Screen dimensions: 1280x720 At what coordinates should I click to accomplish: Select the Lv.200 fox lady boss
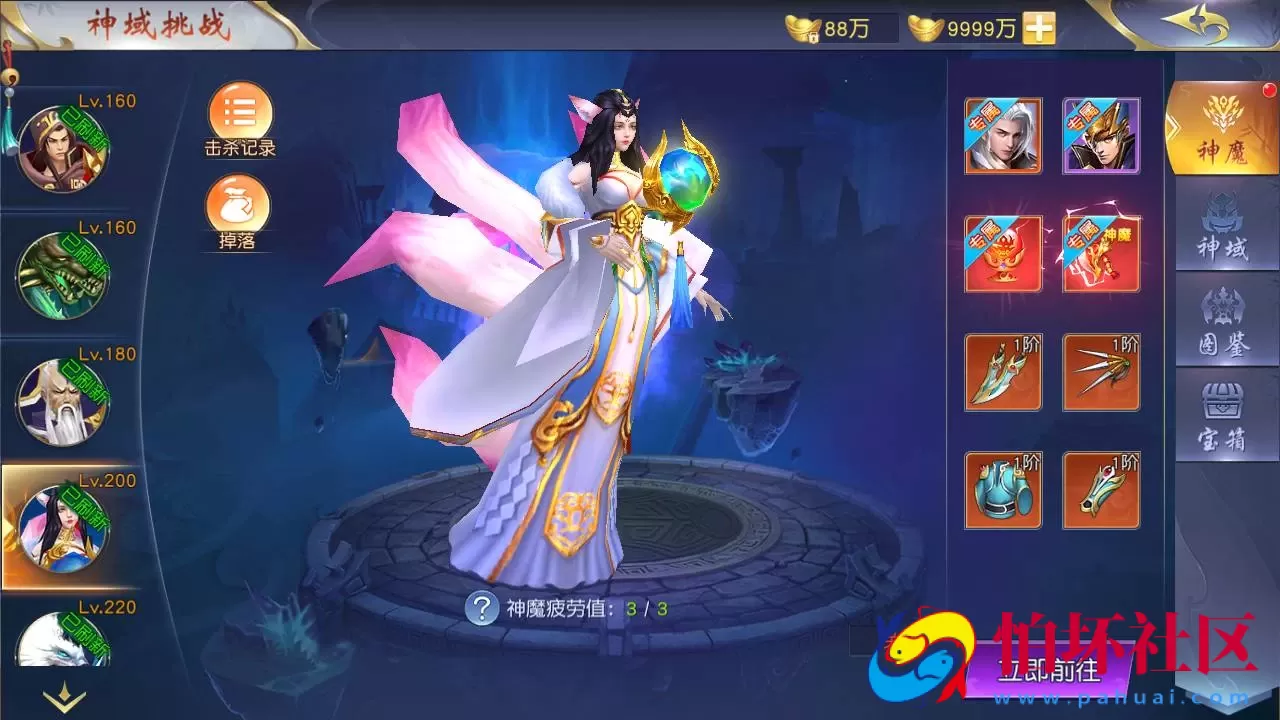click(x=64, y=528)
